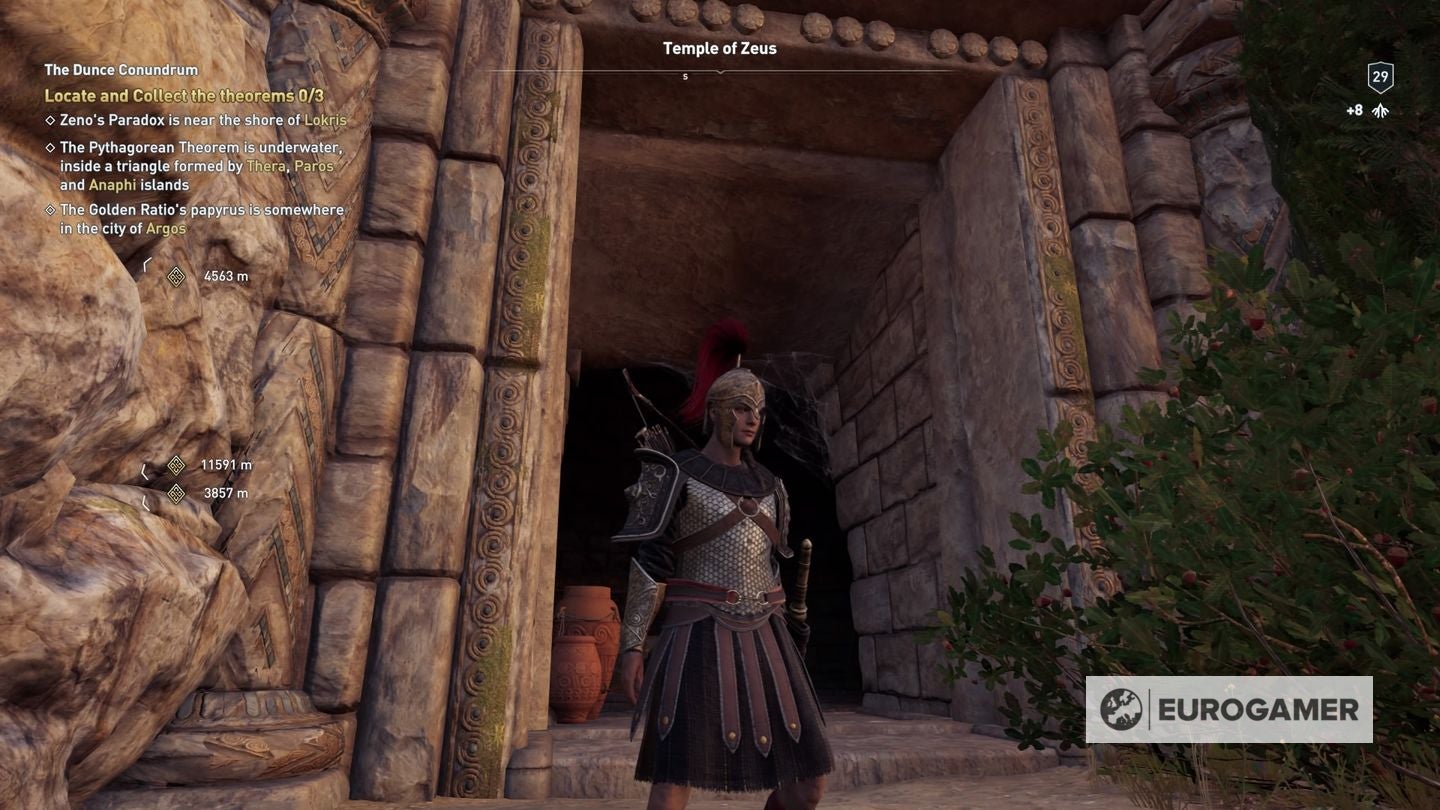Click the quest waypoint icon at 11591 m
Image resolution: width=1440 pixels, height=810 pixels.
177,464
